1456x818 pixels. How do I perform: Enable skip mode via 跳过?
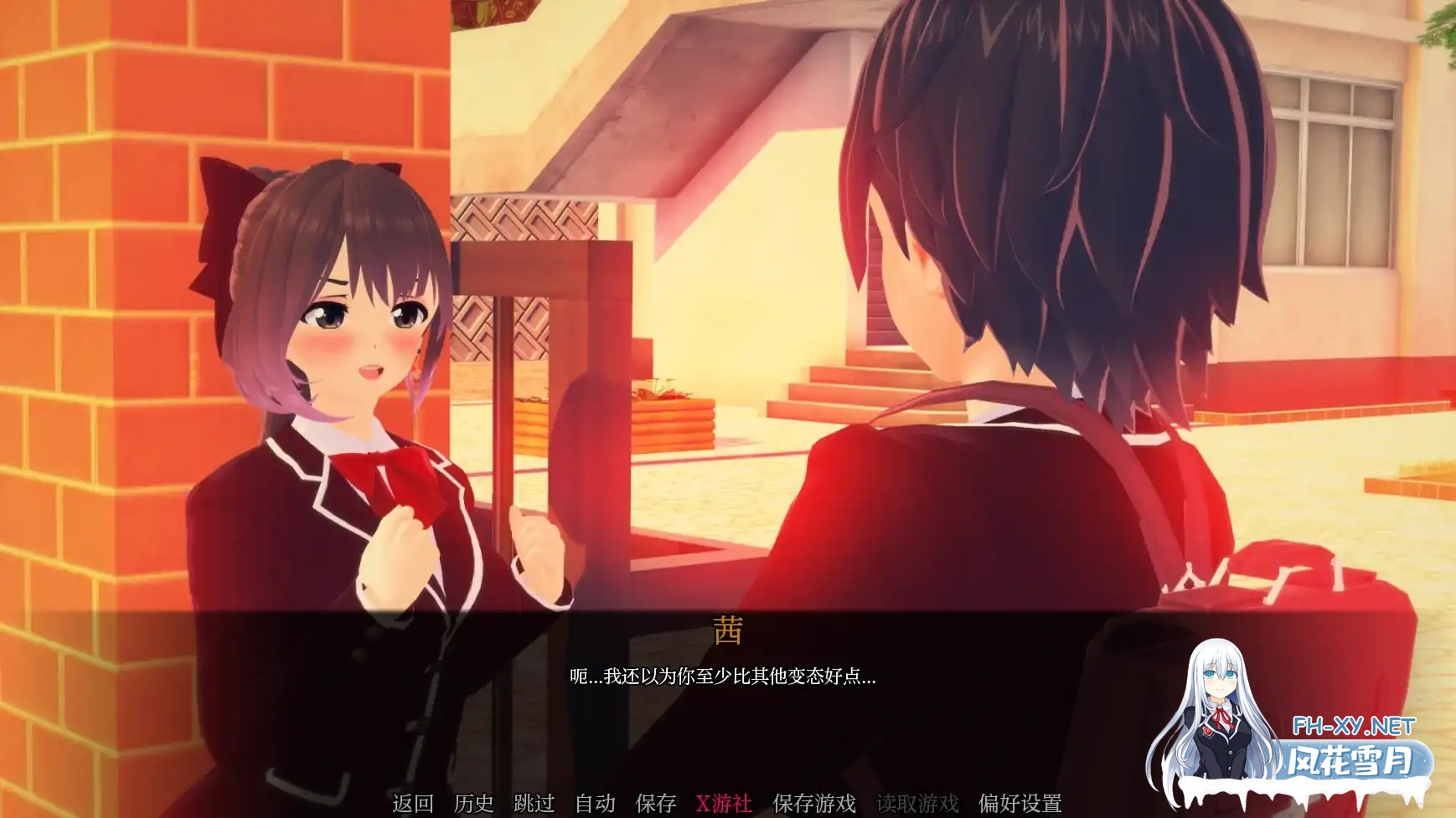click(534, 801)
